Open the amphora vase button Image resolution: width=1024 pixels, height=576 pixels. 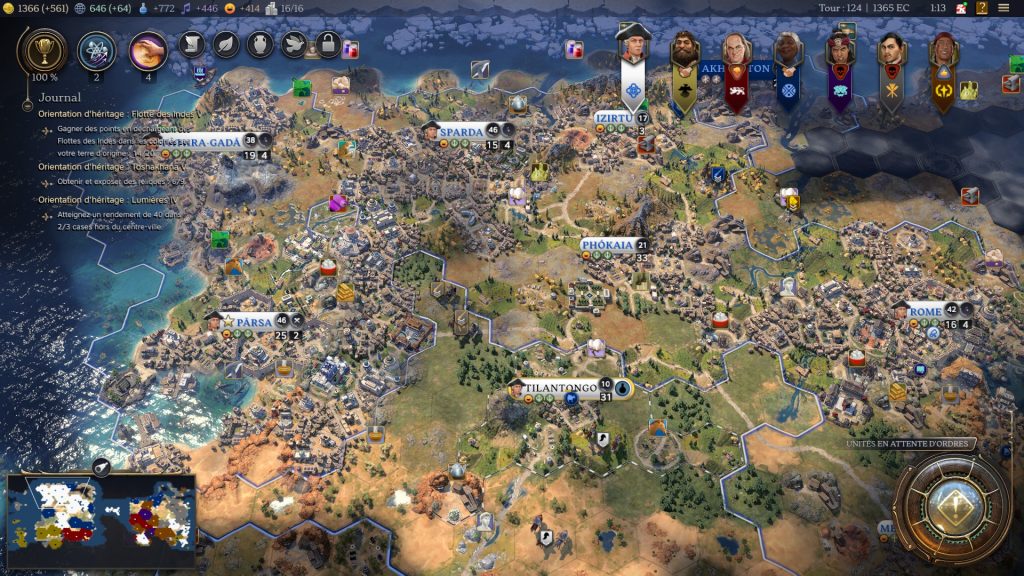coord(259,44)
